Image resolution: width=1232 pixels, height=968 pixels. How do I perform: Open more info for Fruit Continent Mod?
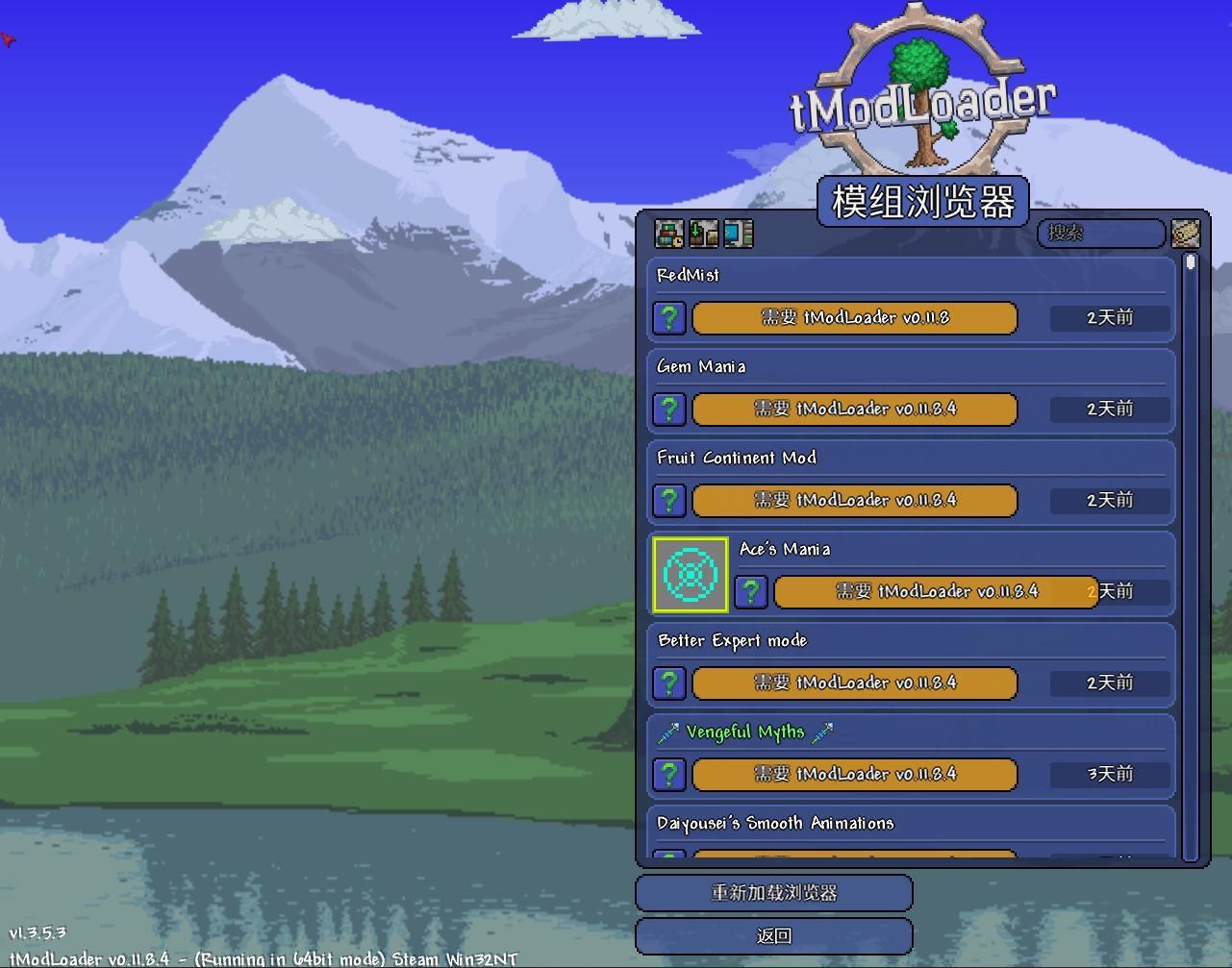(x=668, y=500)
